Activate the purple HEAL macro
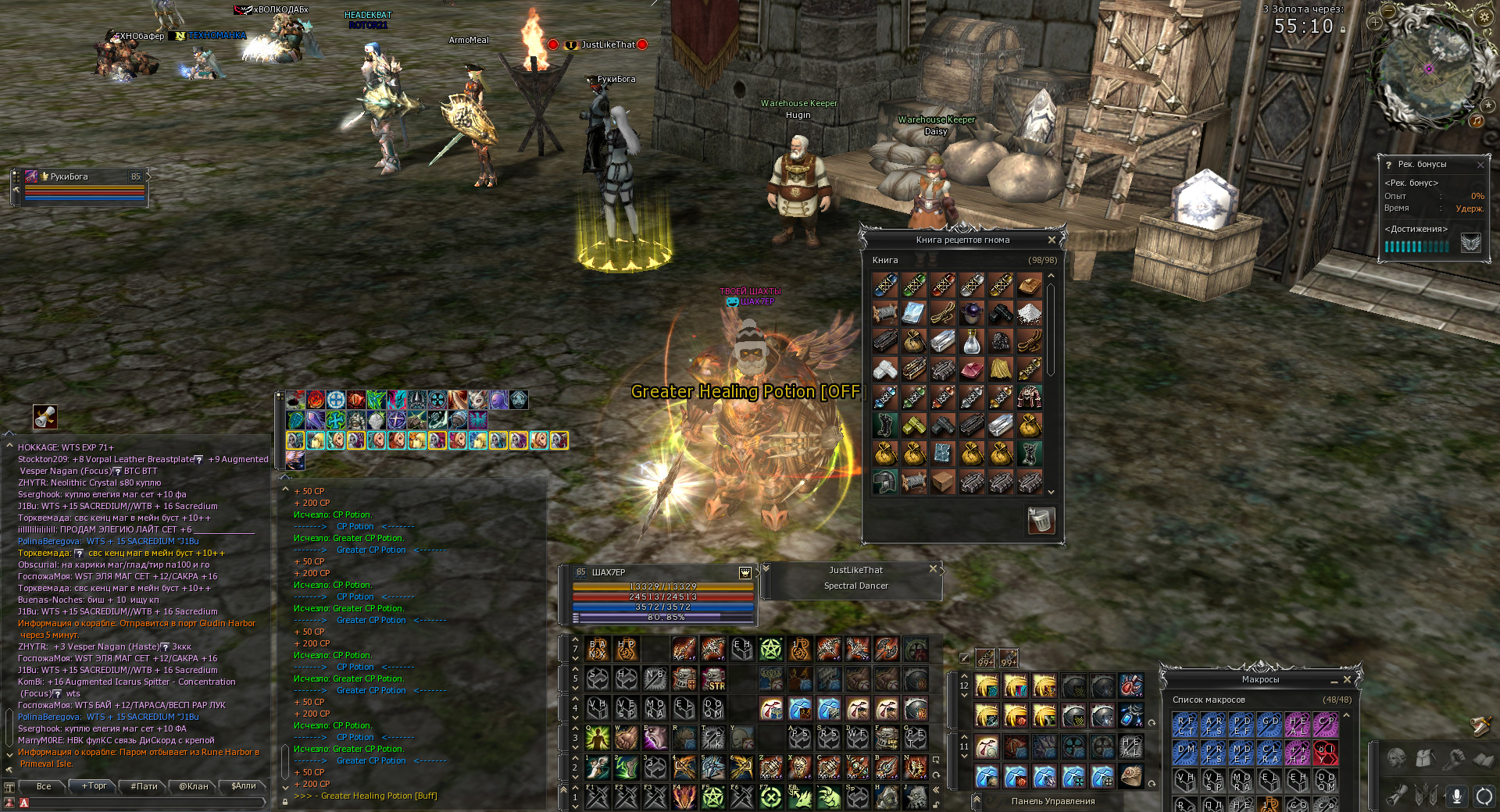The image size is (1500, 812). point(1298,725)
